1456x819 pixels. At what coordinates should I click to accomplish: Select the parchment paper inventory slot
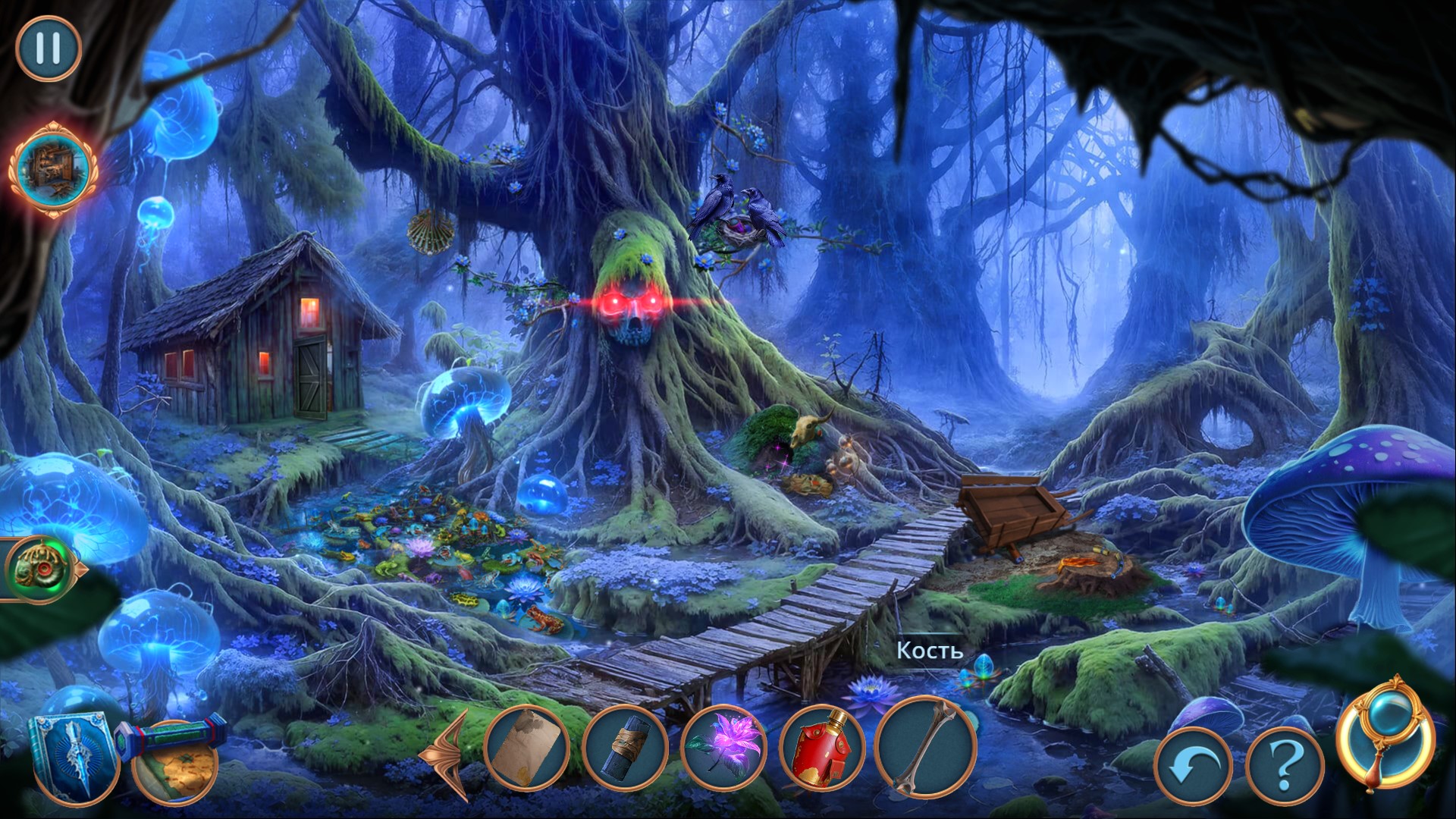[526, 748]
